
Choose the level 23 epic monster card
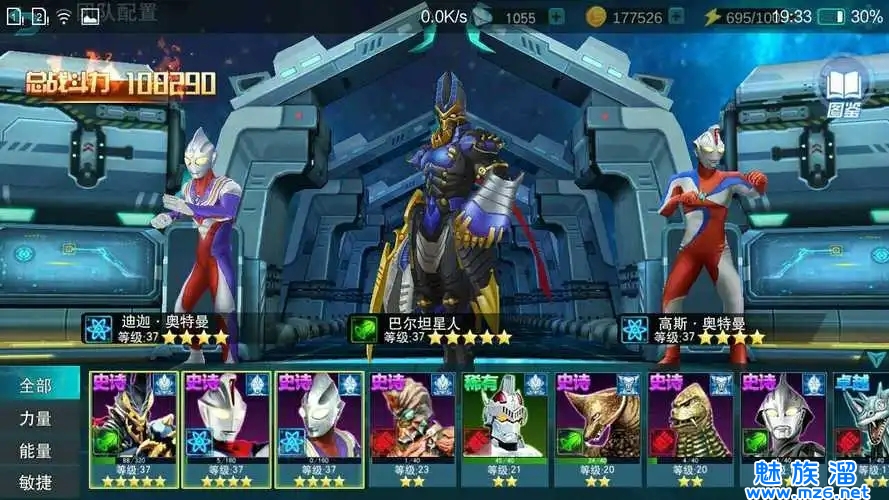(x=411, y=428)
